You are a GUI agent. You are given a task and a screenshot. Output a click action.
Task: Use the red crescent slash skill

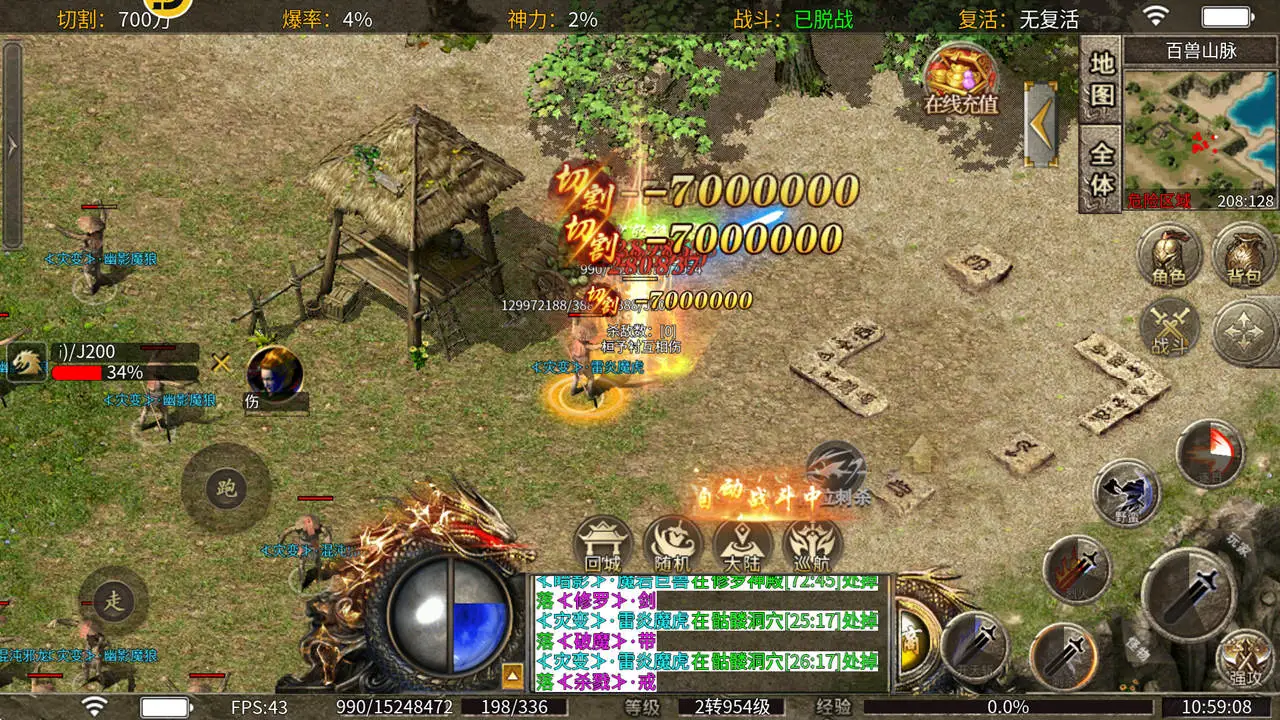[1210, 453]
